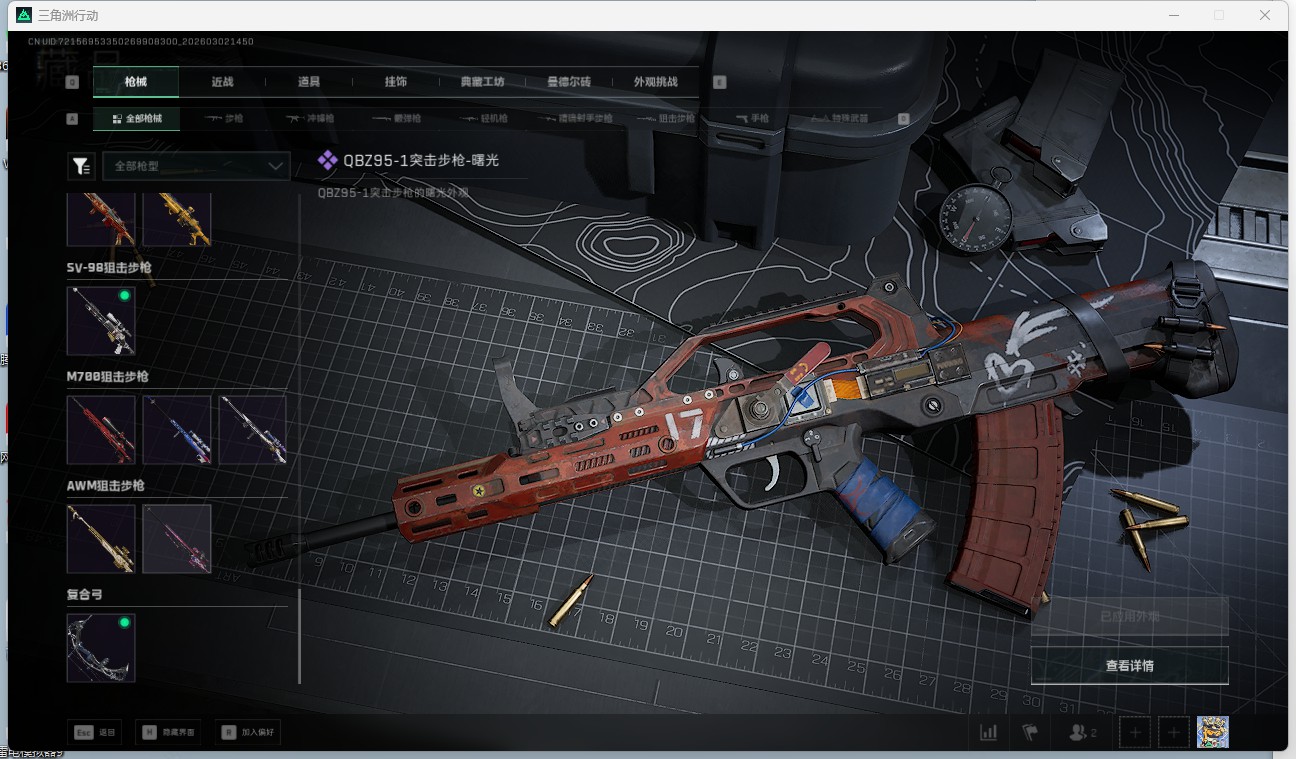The width and height of the screenshot is (1296, 759).
Task: Select the SV-98 sniper rifle skin
Action: click(x=101, y=321)
